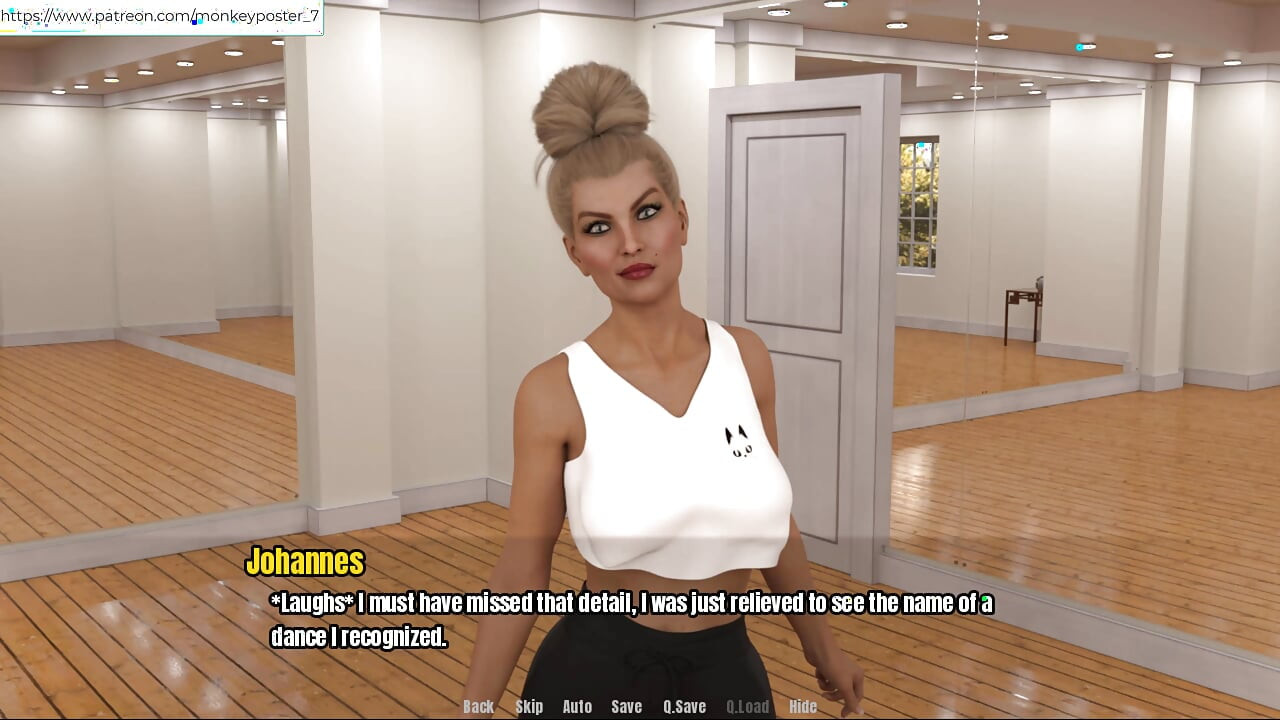Image resolution: width=1280 pixels, height=720 pixels.
Task: Click the Johannes name label
Action: tap(307, 562)
